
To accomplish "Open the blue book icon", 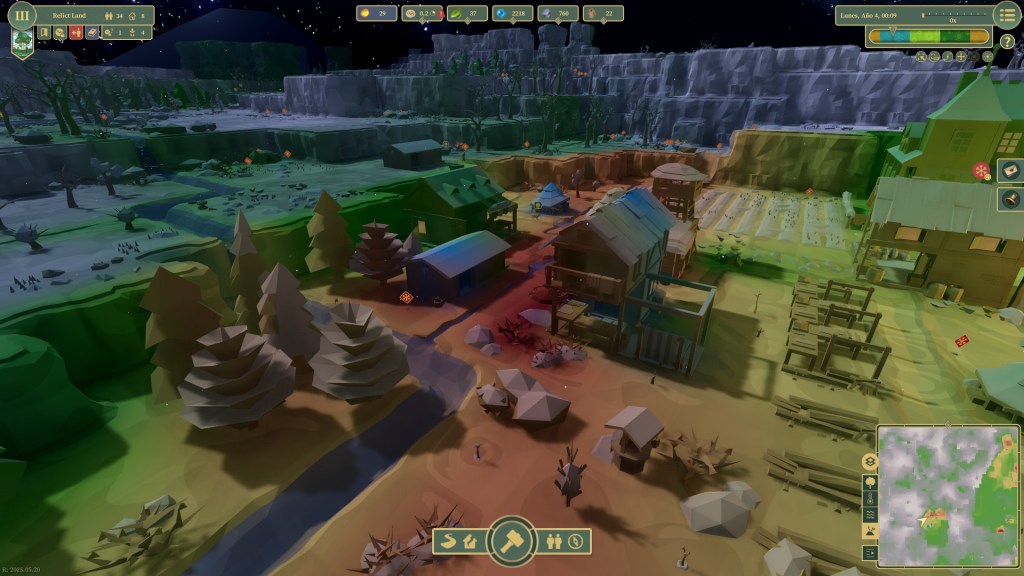I will click(90, 33).
